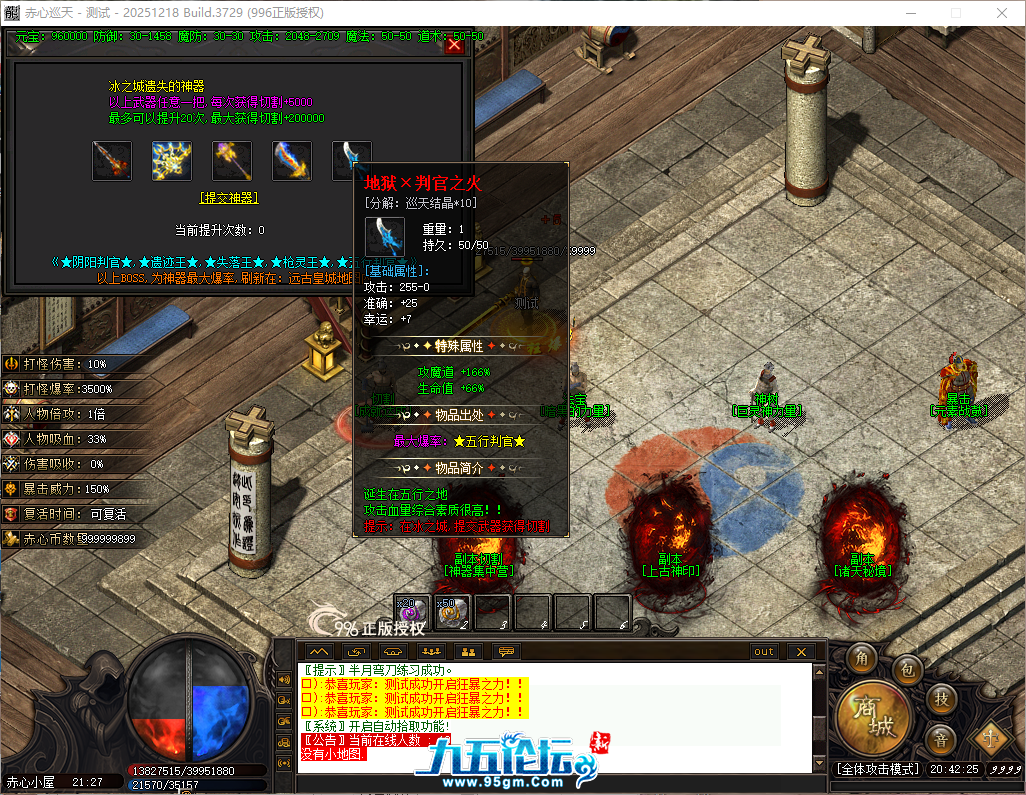Screen dimensions: 1026x795
Task: Click the 提交神器 submit link
Action: [x=229, y=198]
